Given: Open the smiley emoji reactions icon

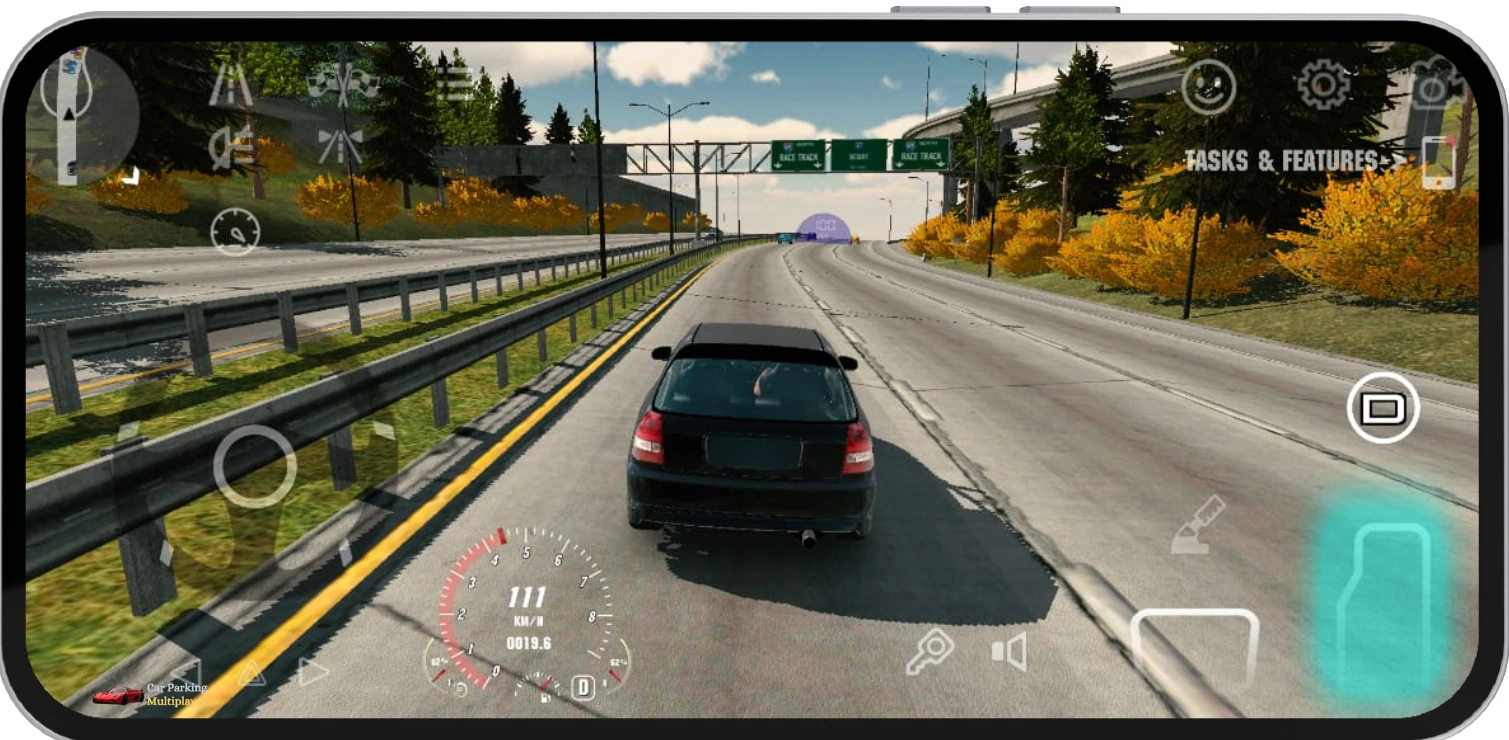Looking at the screenshot, I should [1211, 85].
